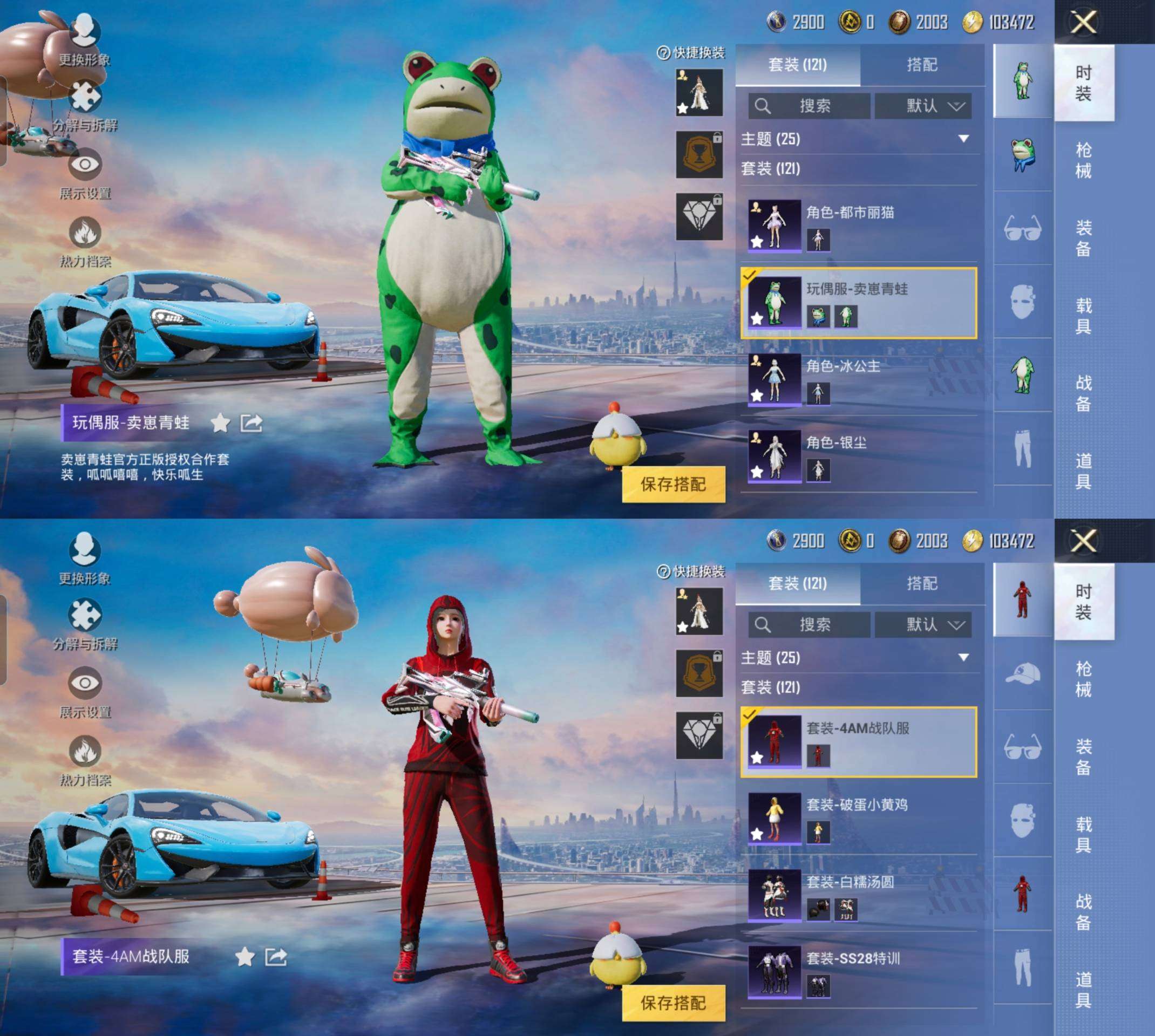
Task: Share the 玩偶服-卖崽青蛙 outfit
Action: (251, 423)
